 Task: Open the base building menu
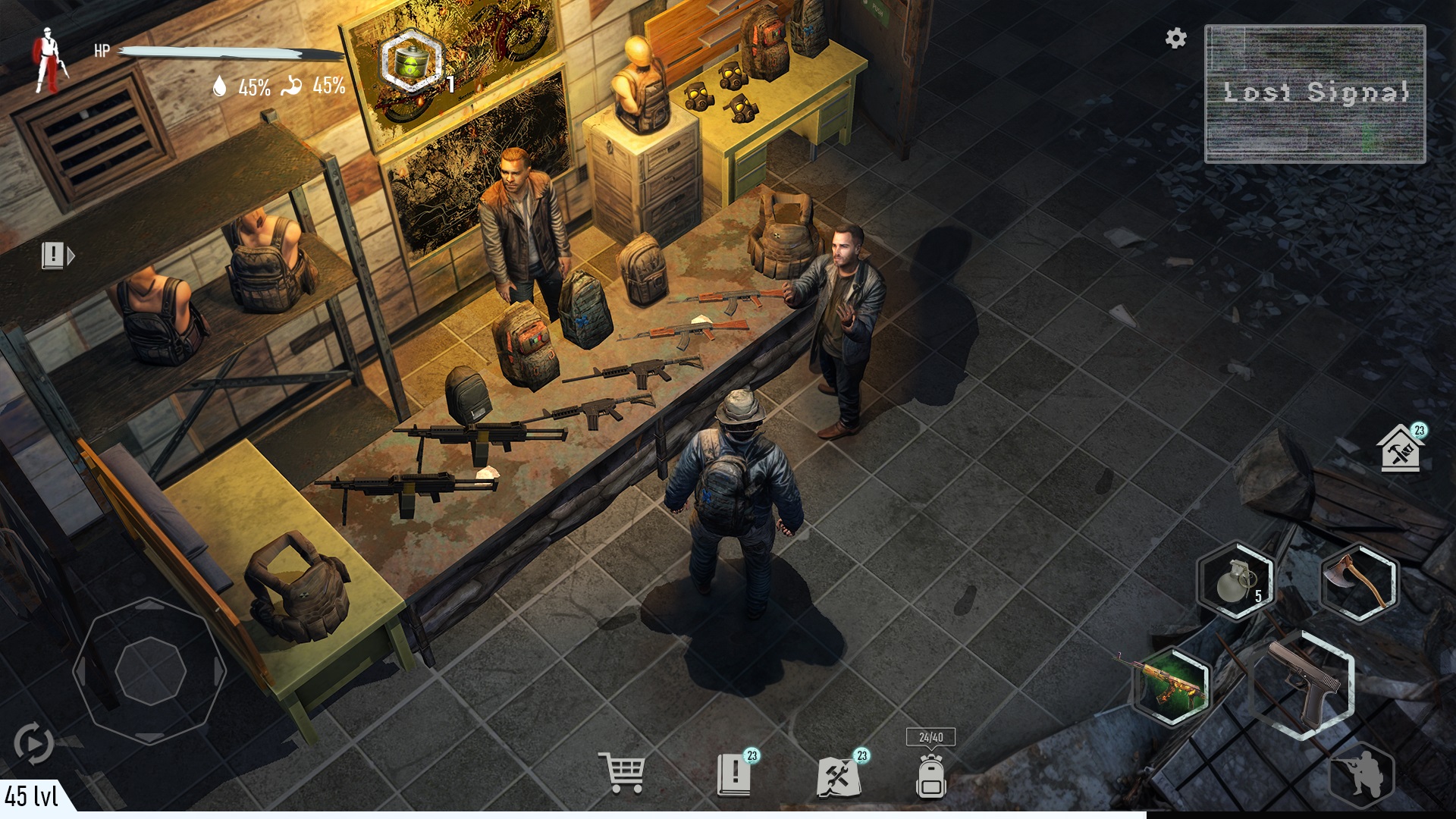coord(1400,450)
